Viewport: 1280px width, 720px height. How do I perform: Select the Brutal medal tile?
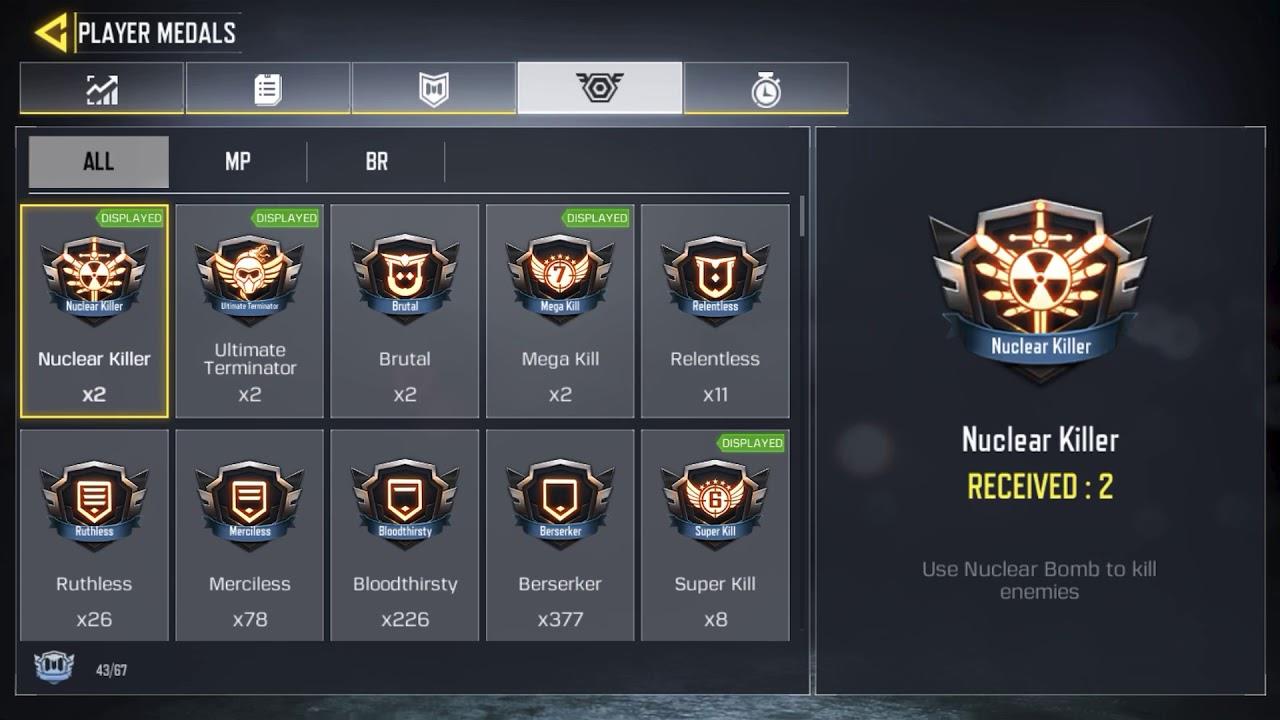click(x=405, y=311)
